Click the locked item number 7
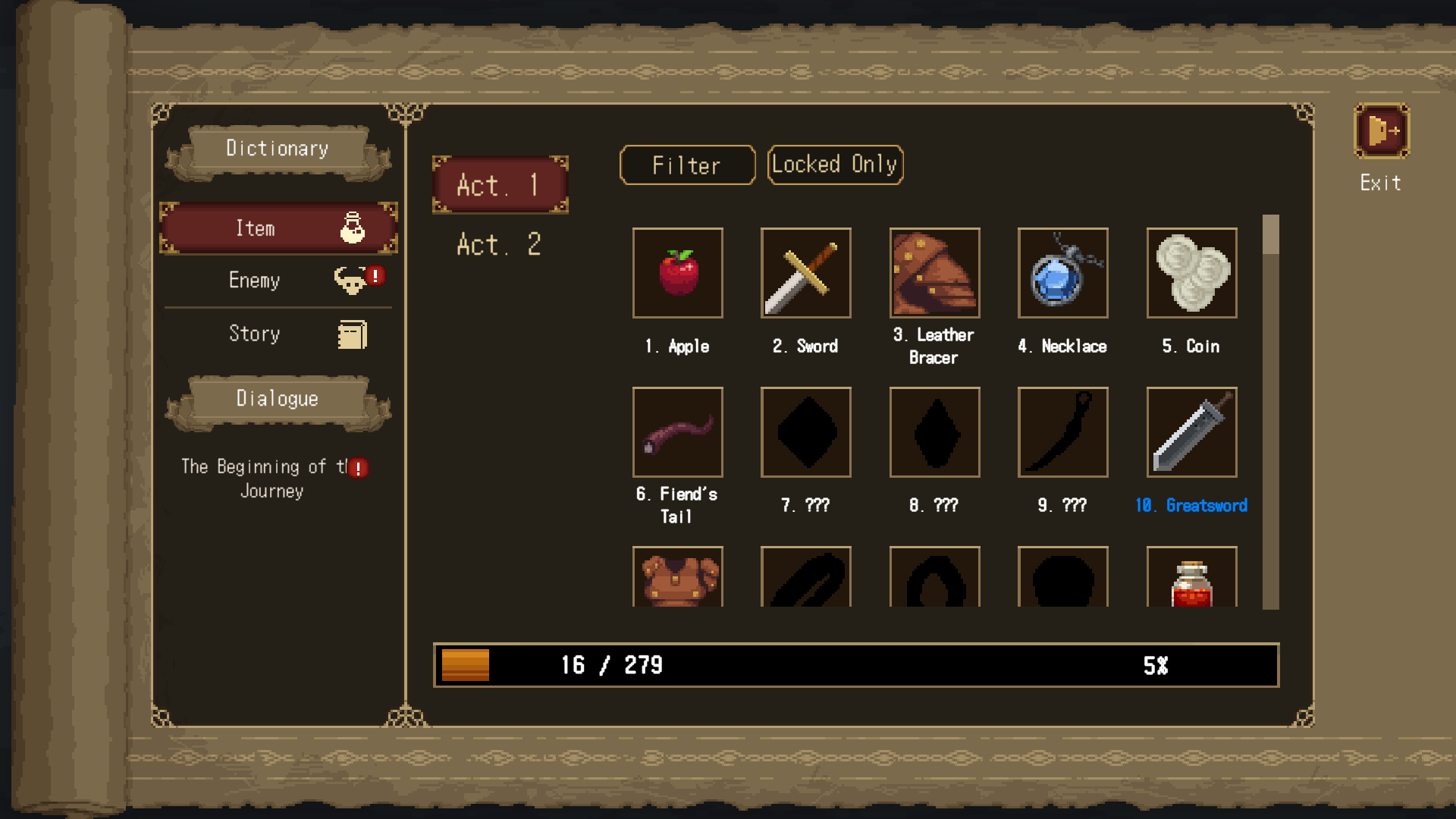 (x=805, y=432)
